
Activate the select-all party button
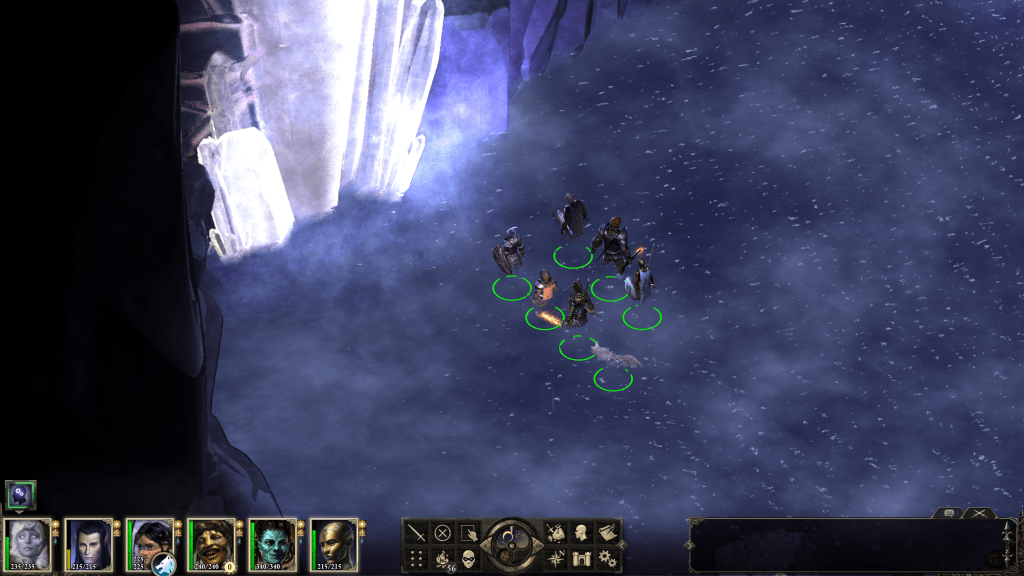pyautogui.click(x=467, y=532)
